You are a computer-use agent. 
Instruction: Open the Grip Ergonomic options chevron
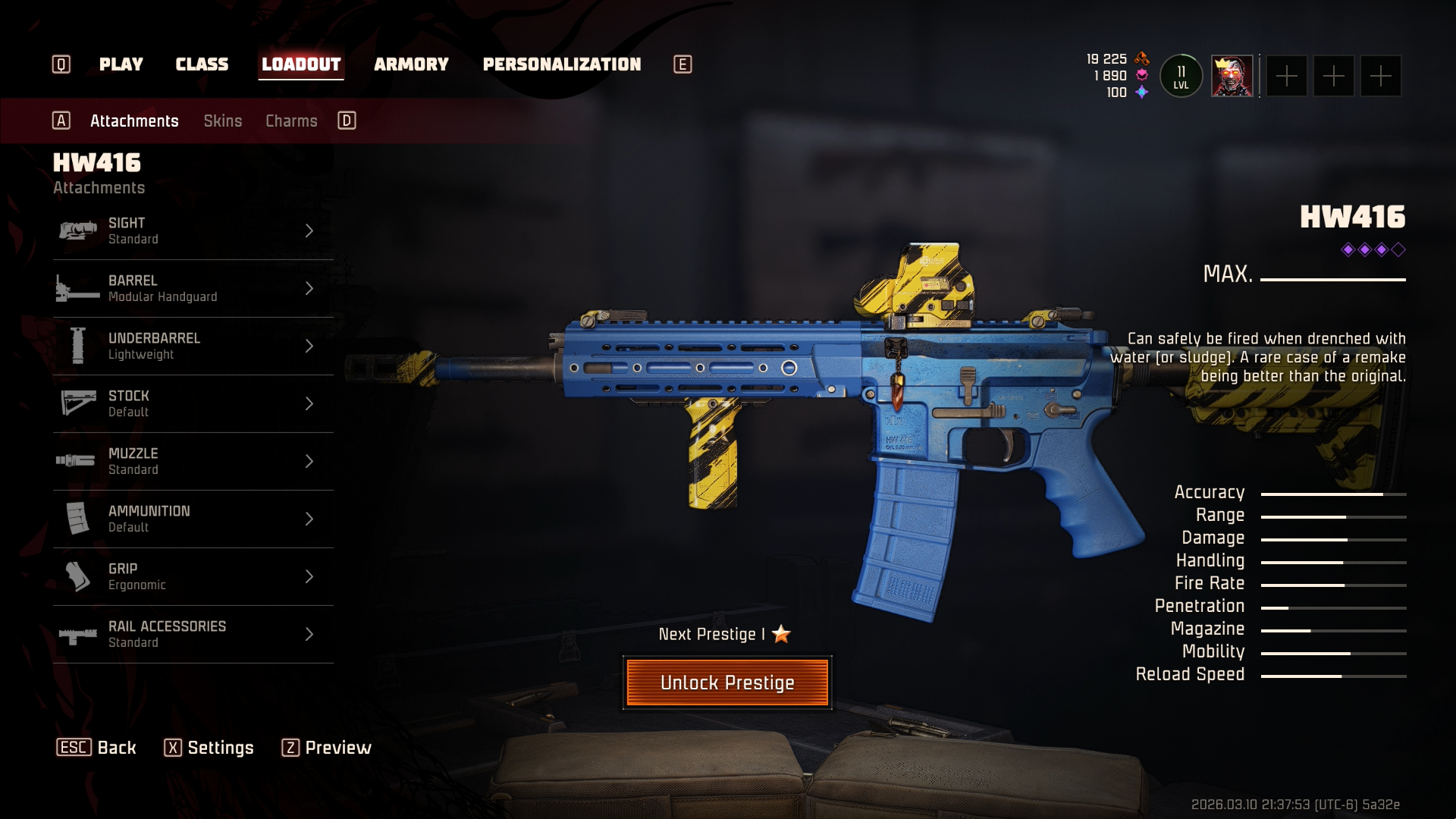pos(309,576)
